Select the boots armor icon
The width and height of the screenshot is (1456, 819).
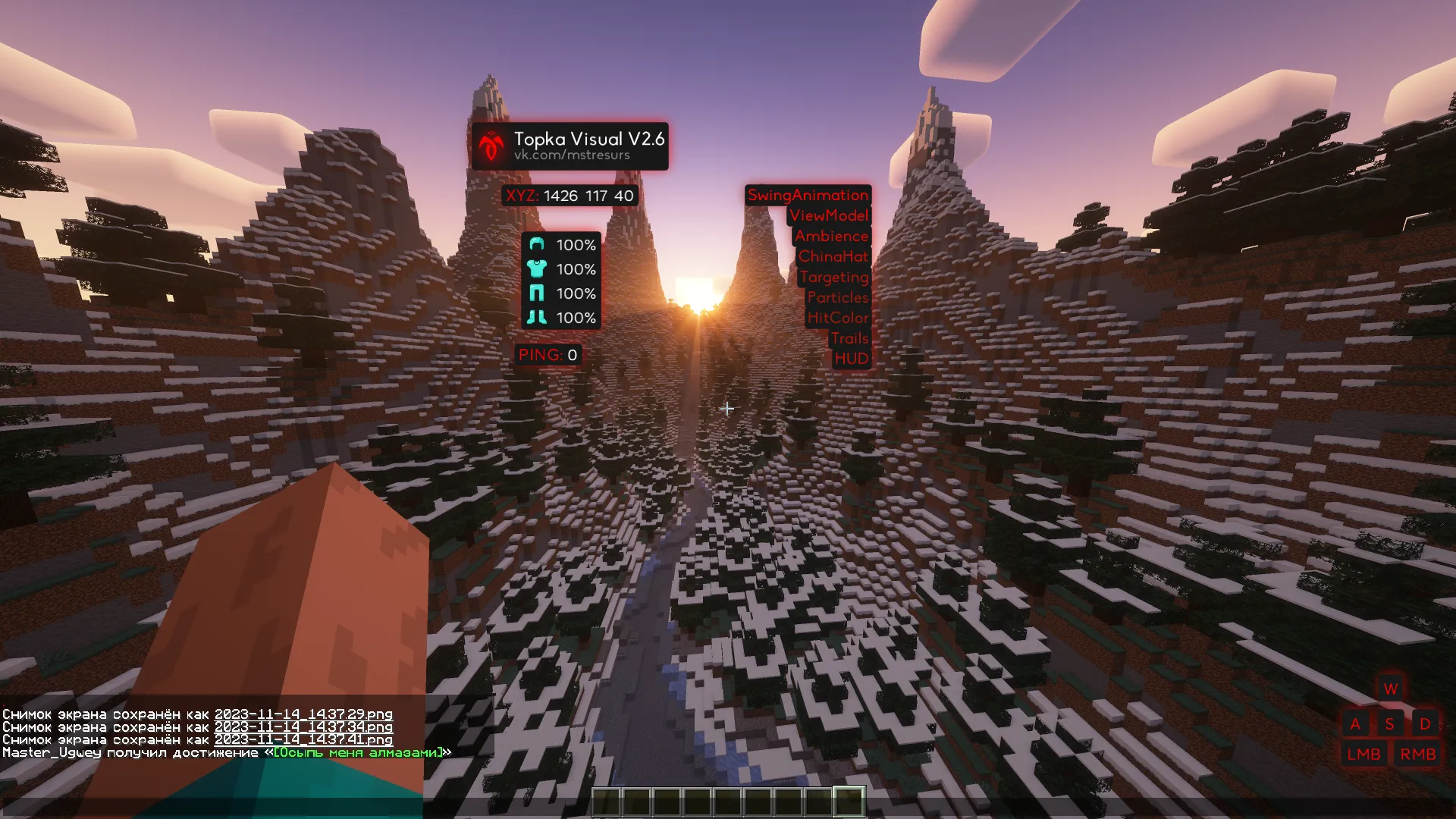point(537,317)
